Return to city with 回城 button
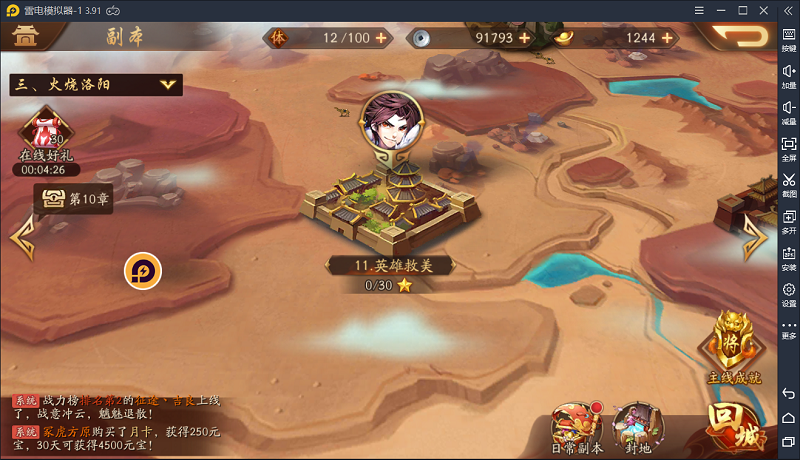Viewport: 800px width, 460px height. [736, 427]
